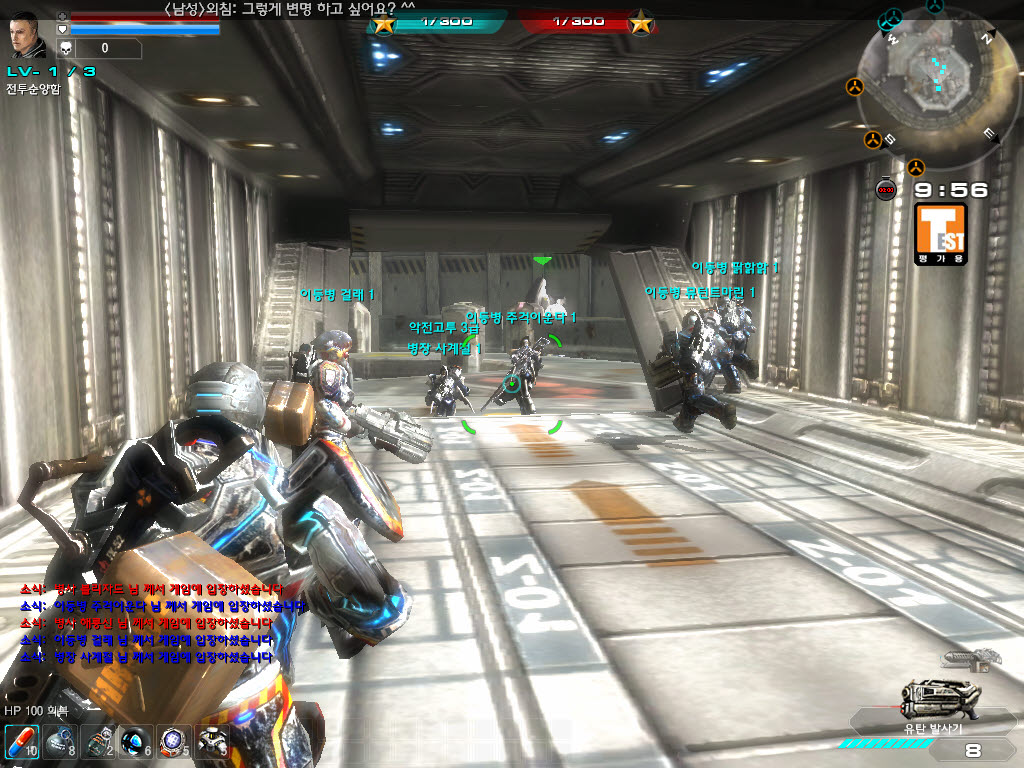Viewport: 1024px width, 768px height.
Task: Click the orange TEST badge icon
Action: 940,233
